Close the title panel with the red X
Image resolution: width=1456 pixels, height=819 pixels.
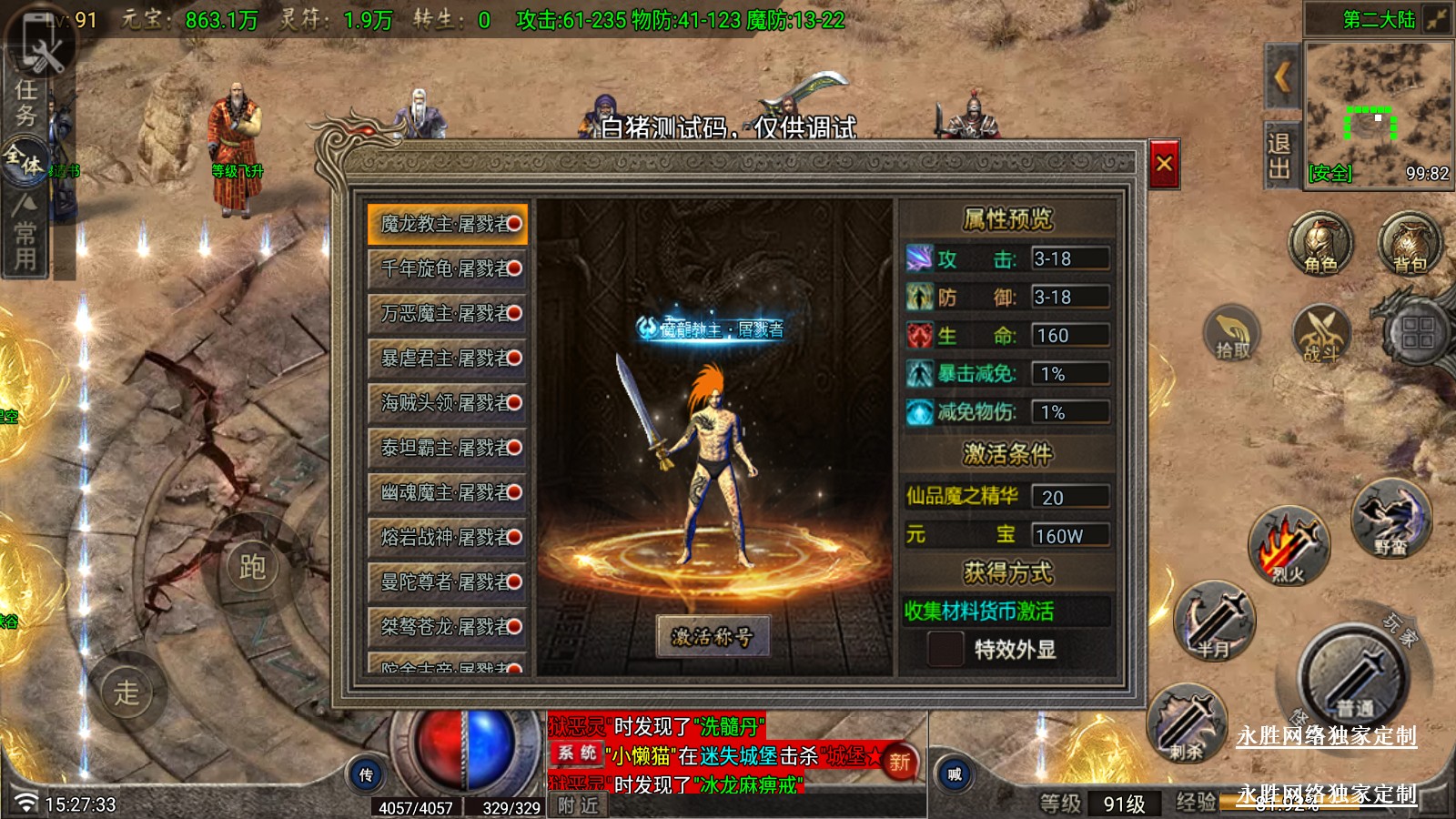pos(1164,164)
